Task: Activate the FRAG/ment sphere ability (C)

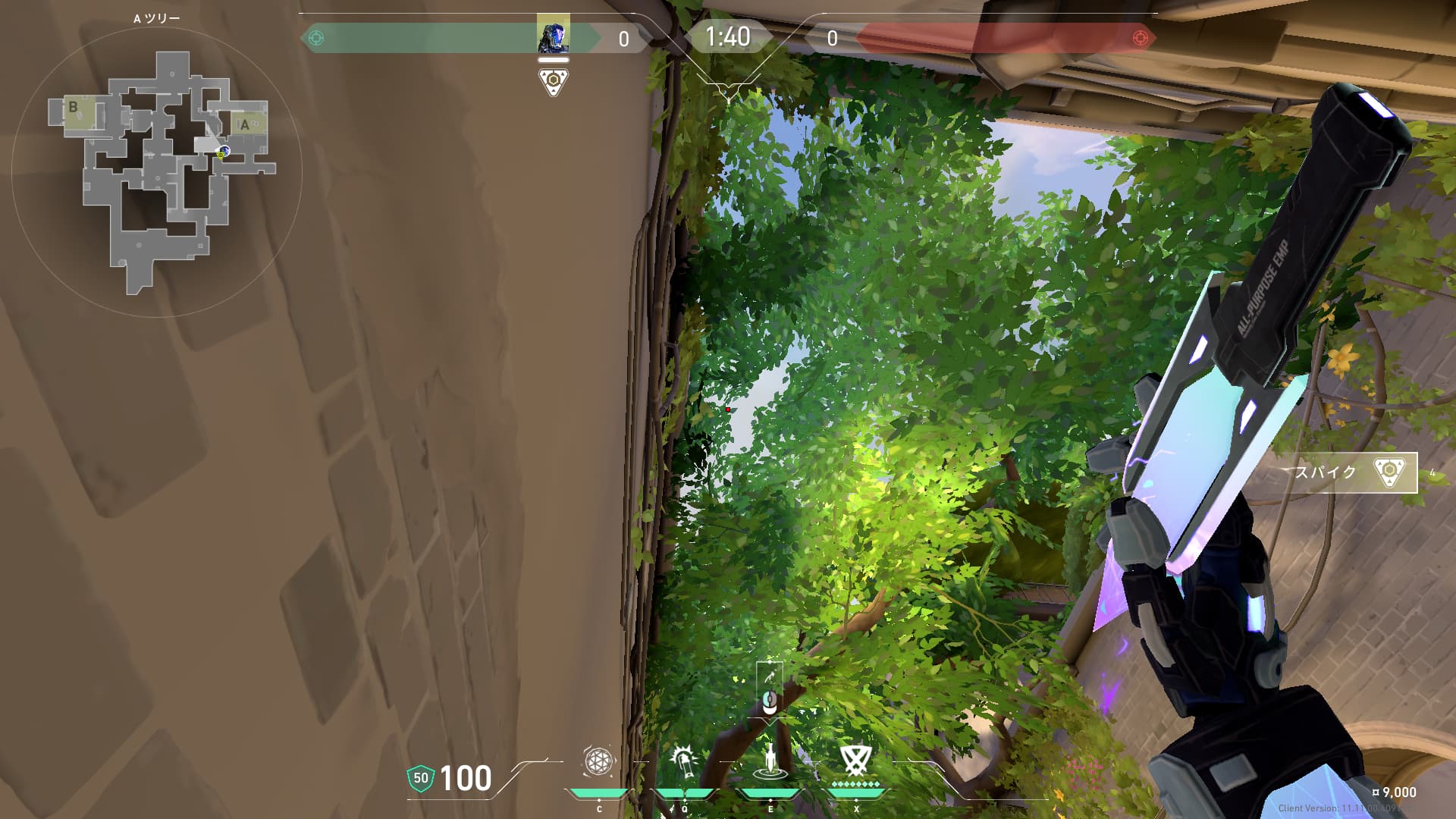Action: coord(598,762)
